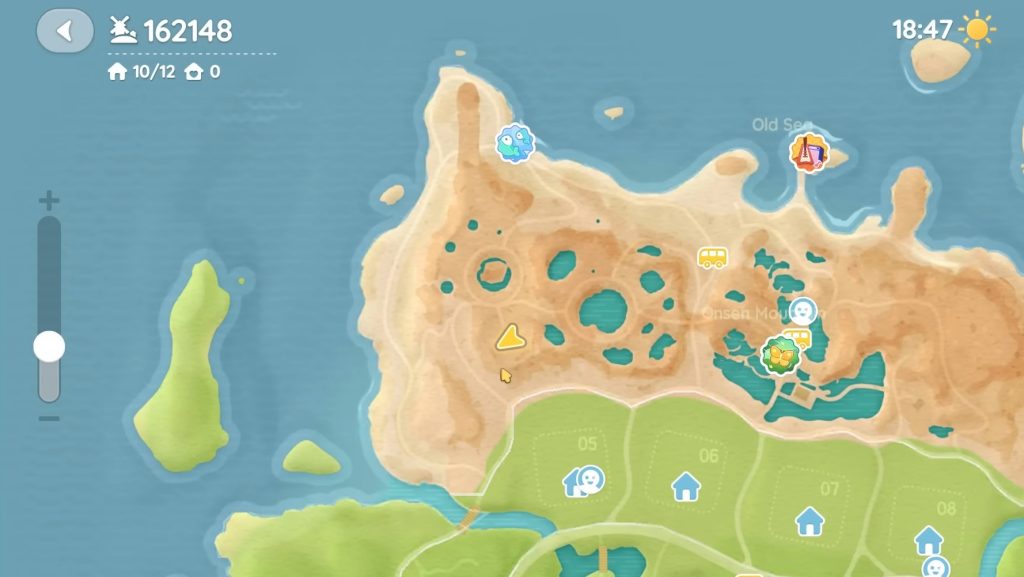
Task: Select the house marker on plot 06
Action: (x=686, y=486)
